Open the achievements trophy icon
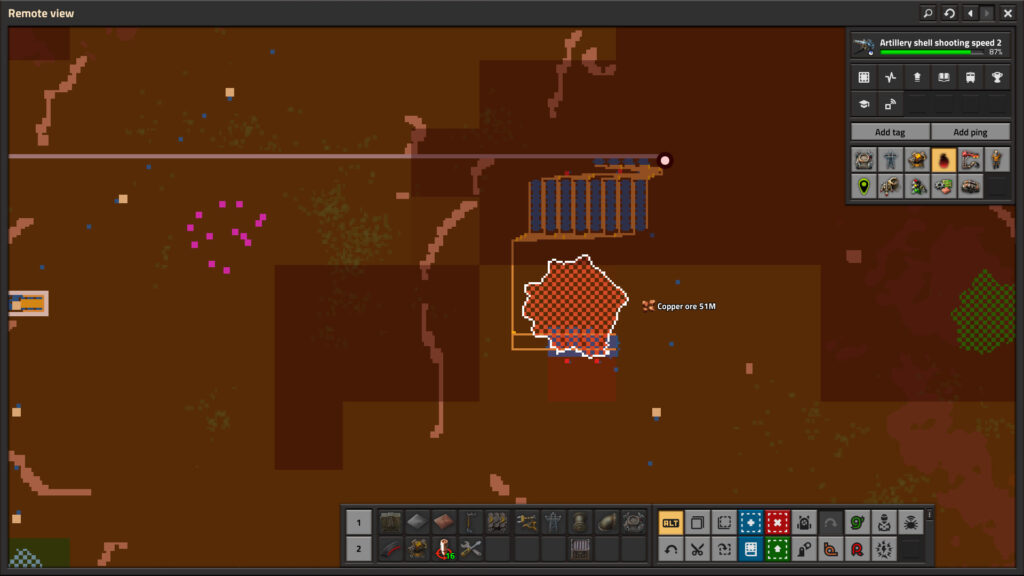1024x576 pixels. click(996, 77)
